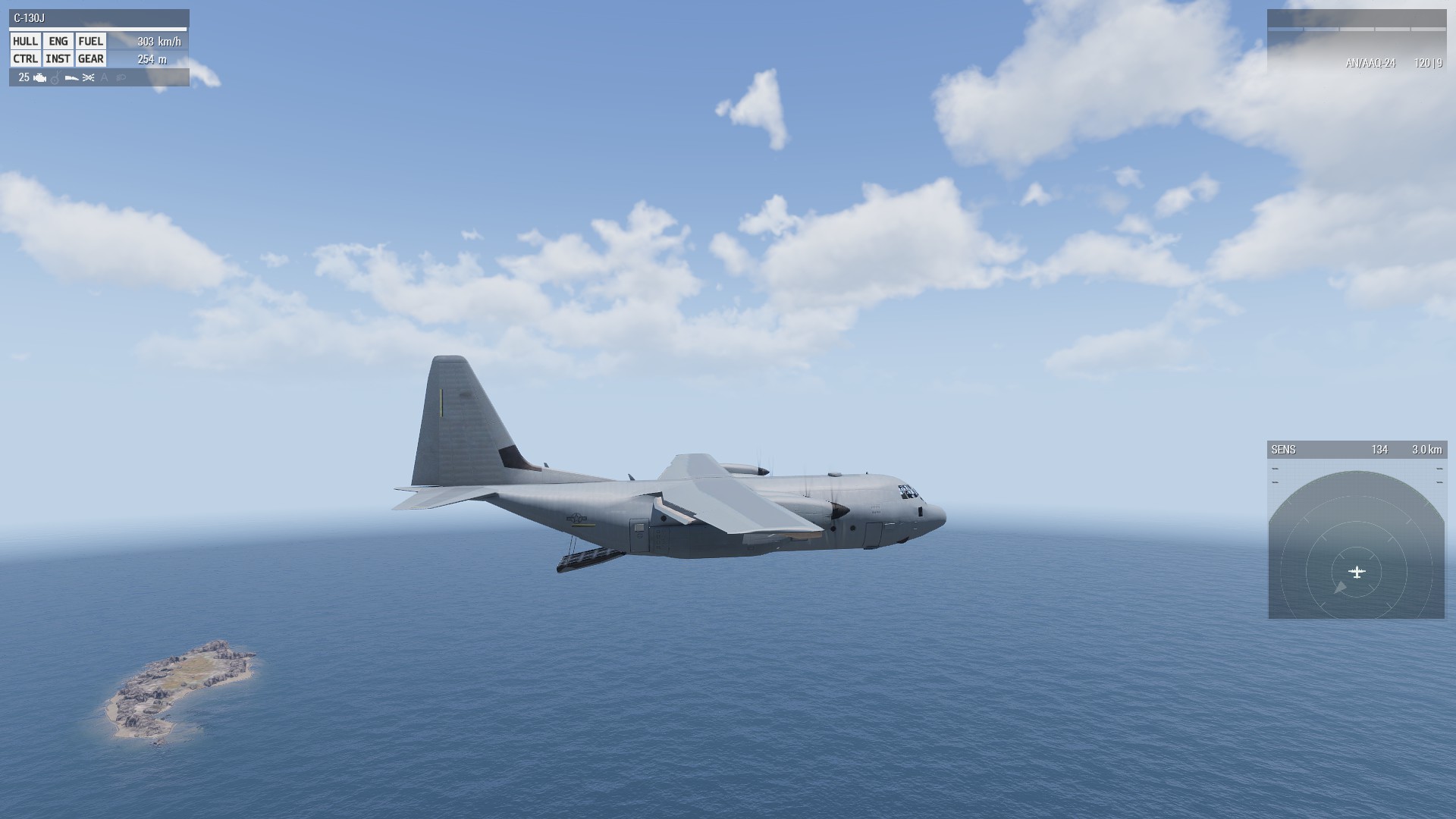Screen dimensions: 1456x819
Task: Toggle the GEAR indicator
Action: 91,59
